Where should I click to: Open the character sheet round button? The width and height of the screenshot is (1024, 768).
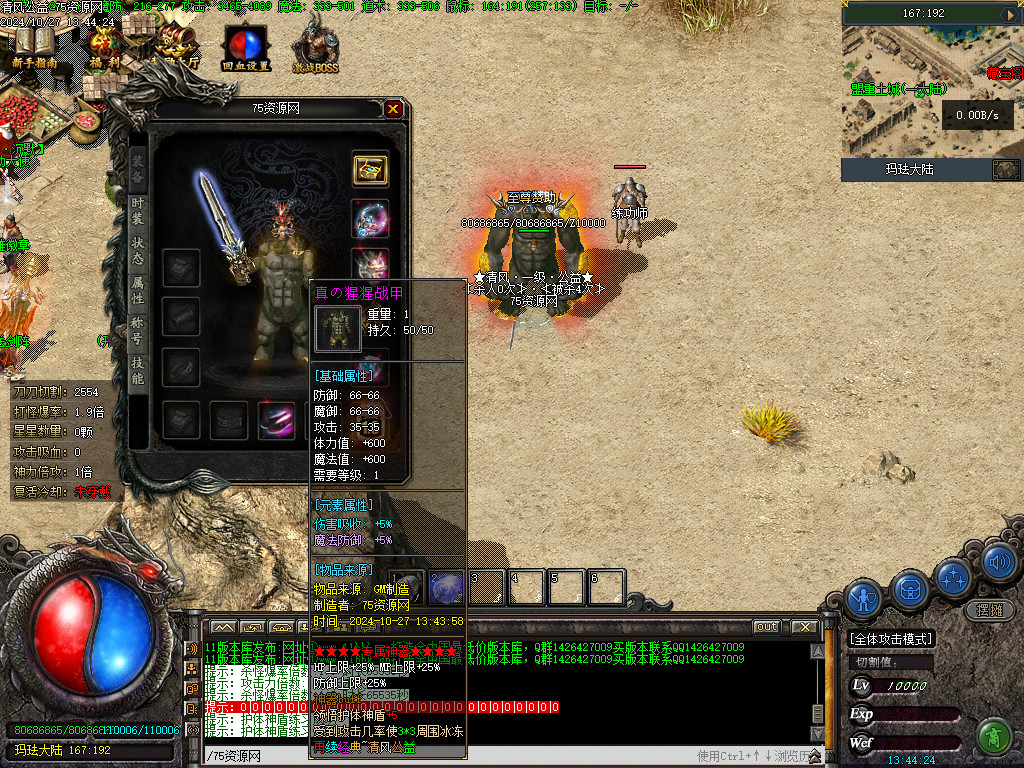click(863, 597)
